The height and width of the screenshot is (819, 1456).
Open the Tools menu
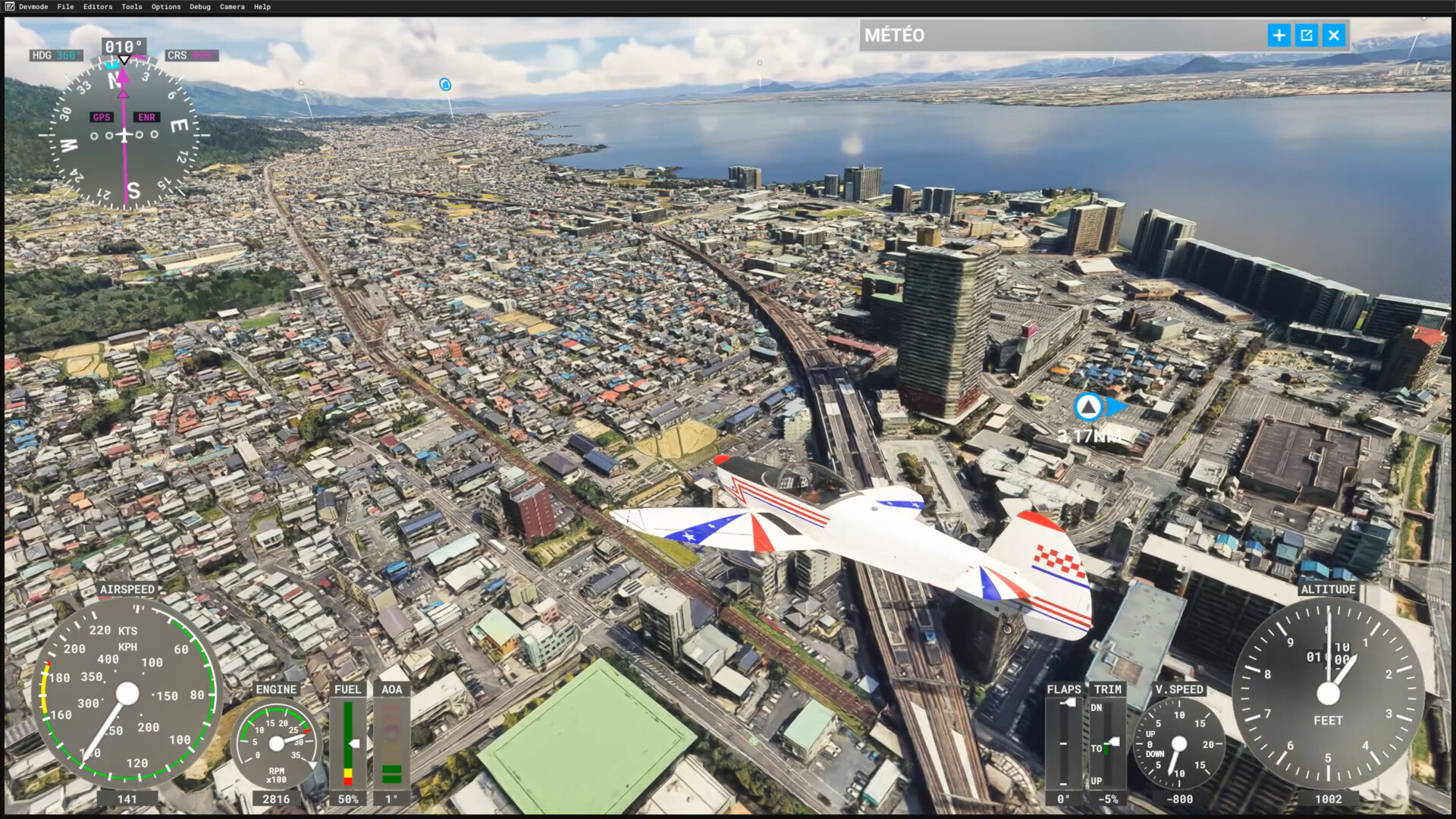click(132, 7)
